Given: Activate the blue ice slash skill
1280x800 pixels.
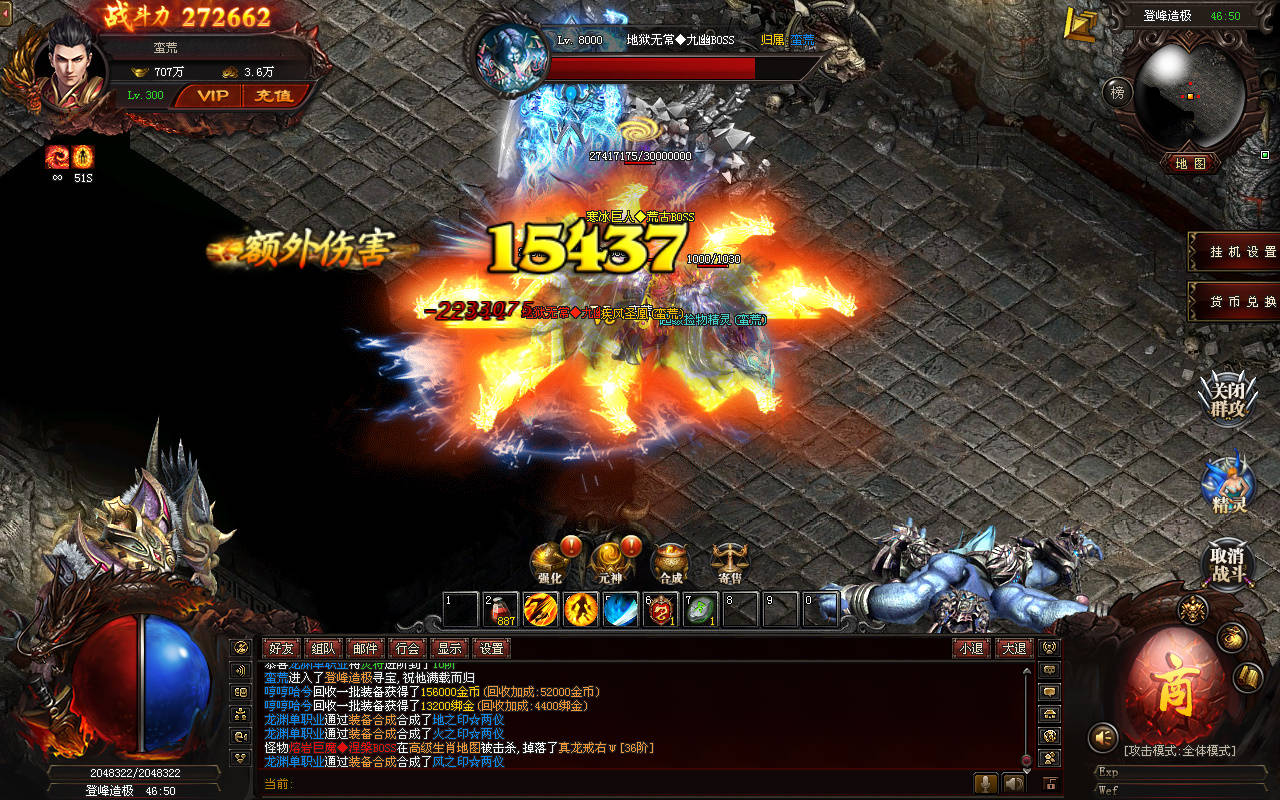Looking at the screenshot, I should [x=620, y=609].
